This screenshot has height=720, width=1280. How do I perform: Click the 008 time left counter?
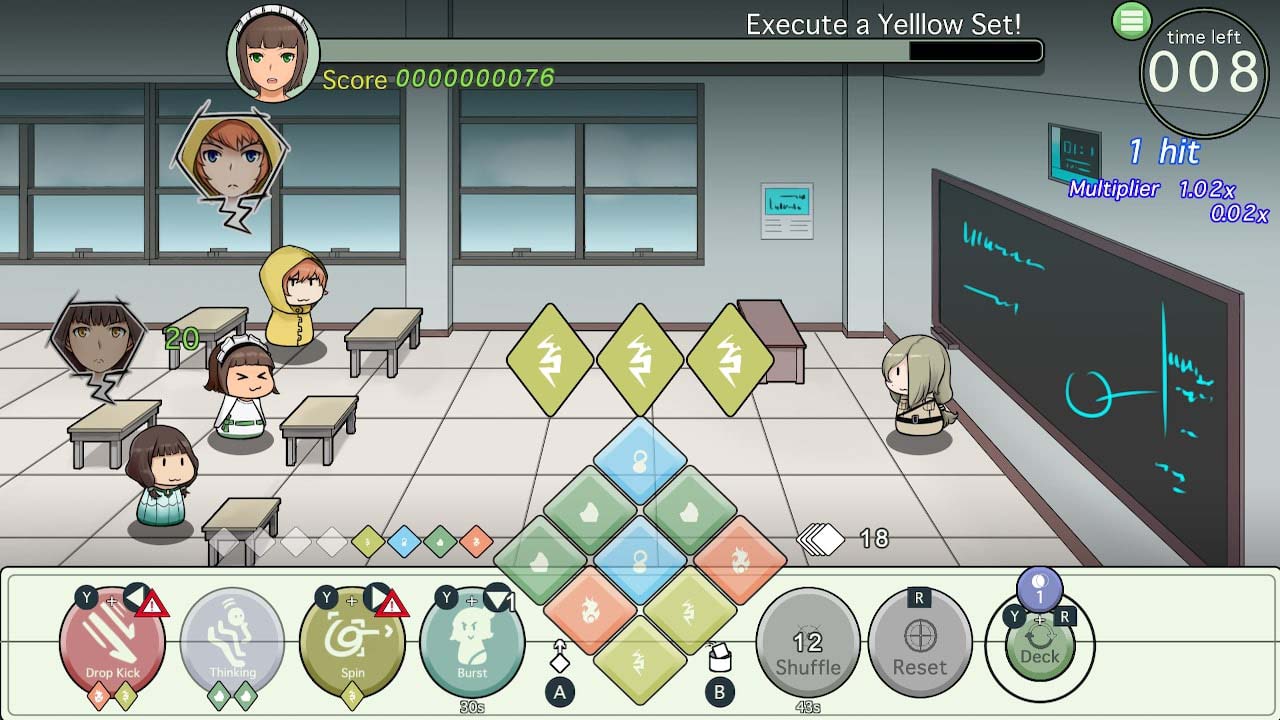[x=1205, y=70]
